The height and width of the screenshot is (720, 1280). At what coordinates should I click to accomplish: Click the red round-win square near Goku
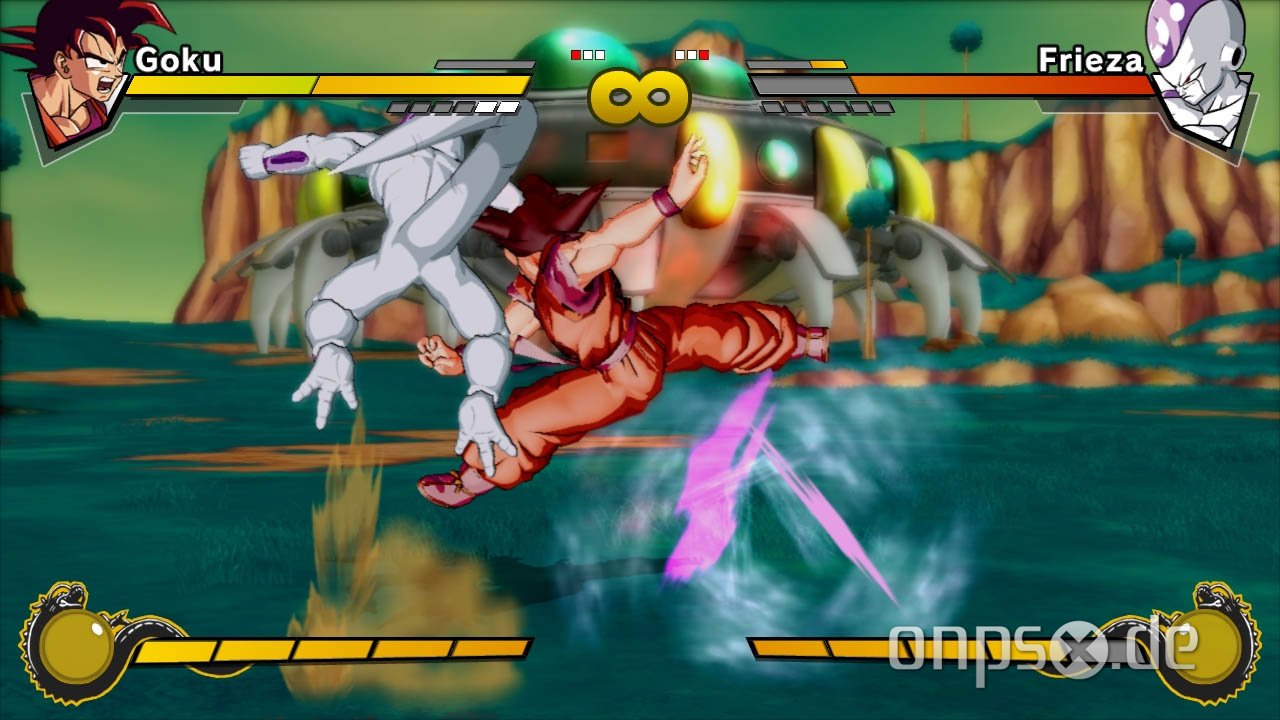click(575, 55)
